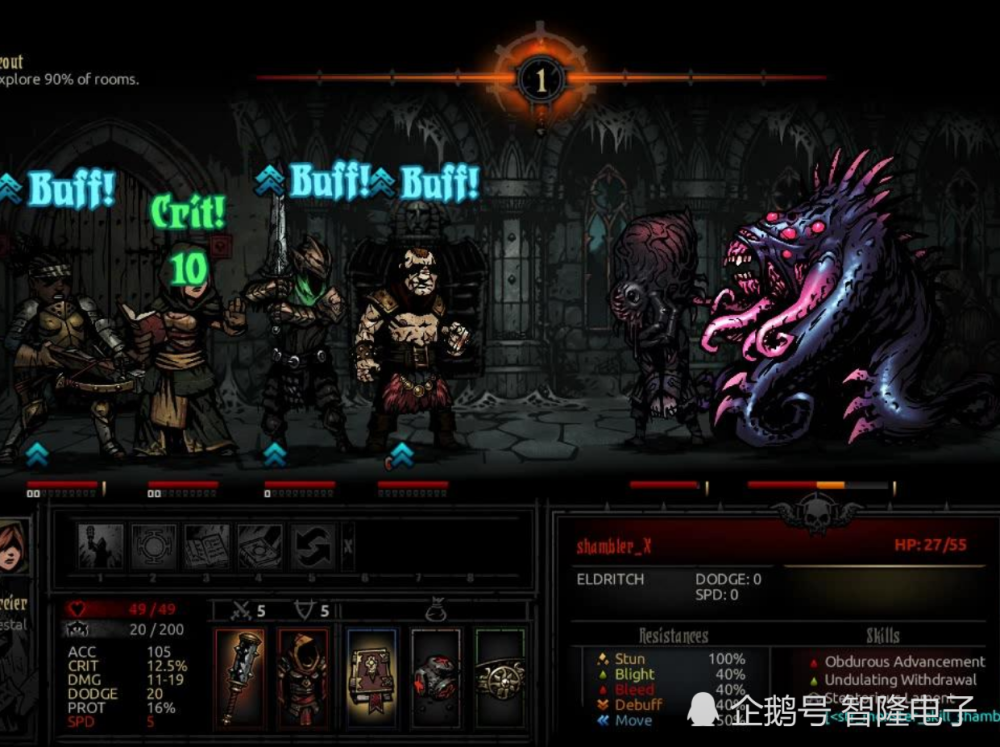Use the open book skill
Viewport: 1000px width, 747px height.
click(x=207, y=546)
